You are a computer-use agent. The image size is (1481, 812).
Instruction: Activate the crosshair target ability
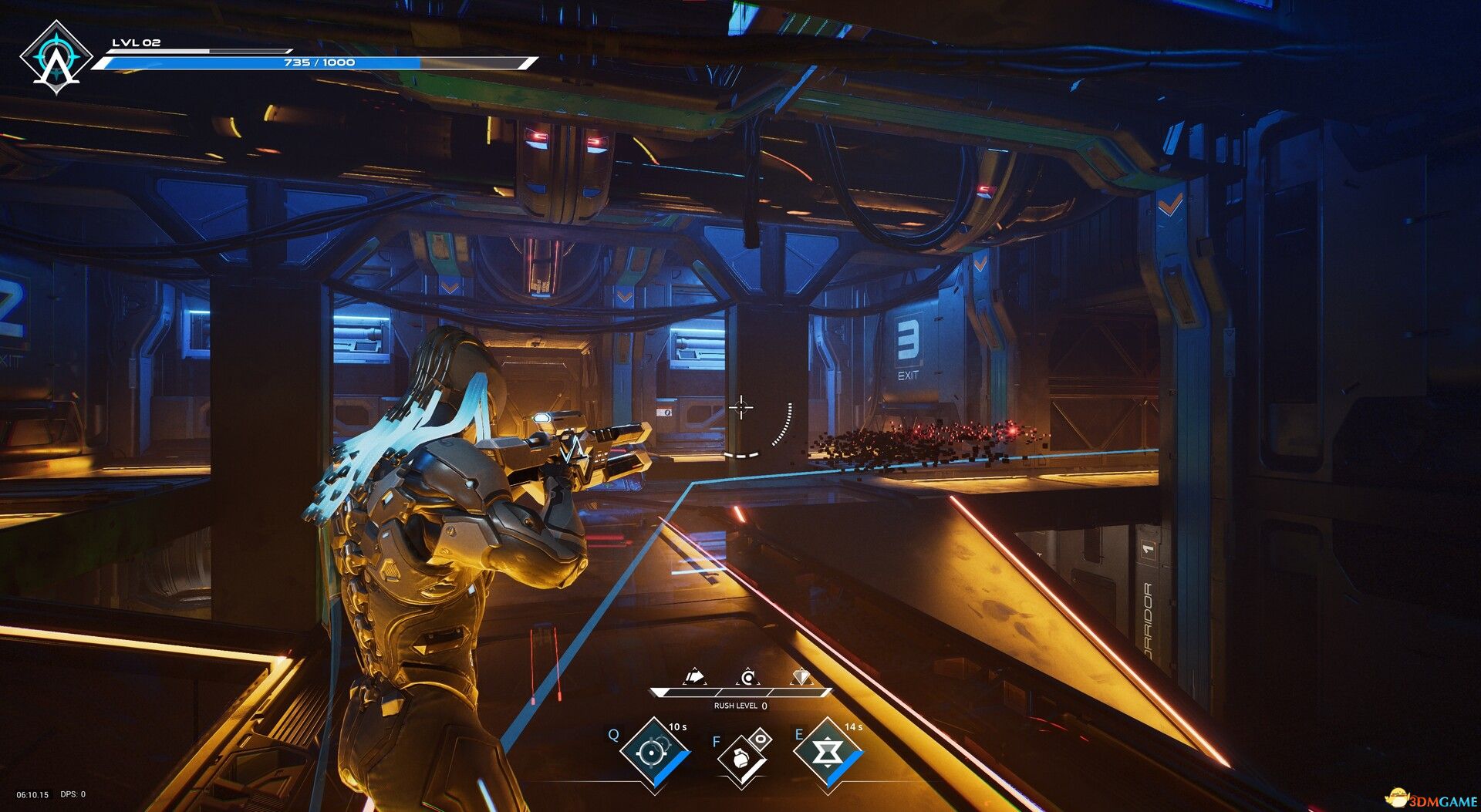(655, 753)
